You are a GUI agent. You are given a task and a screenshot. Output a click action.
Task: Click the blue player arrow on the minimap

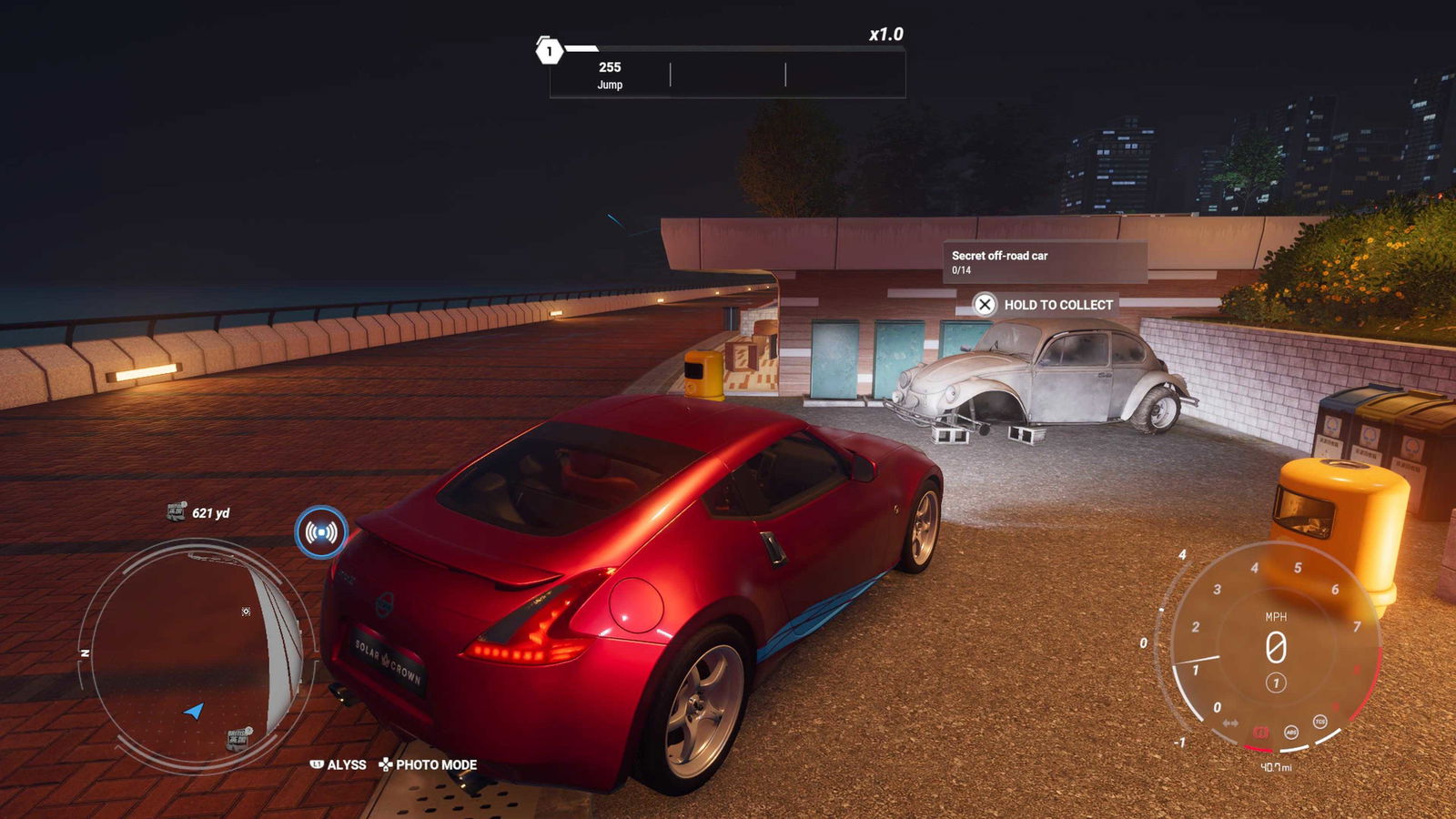pyautogui.click(x=194, y=710)
